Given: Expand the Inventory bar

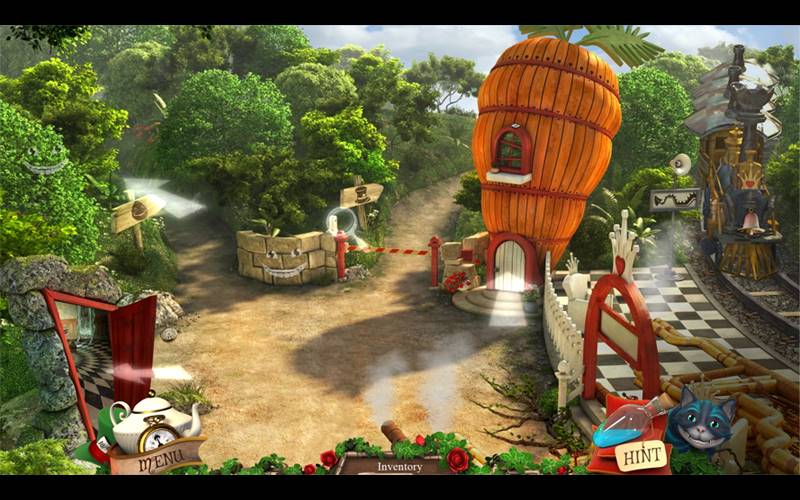Looking at the screenshot, I should pyautogui.click(x=399, y=466).
